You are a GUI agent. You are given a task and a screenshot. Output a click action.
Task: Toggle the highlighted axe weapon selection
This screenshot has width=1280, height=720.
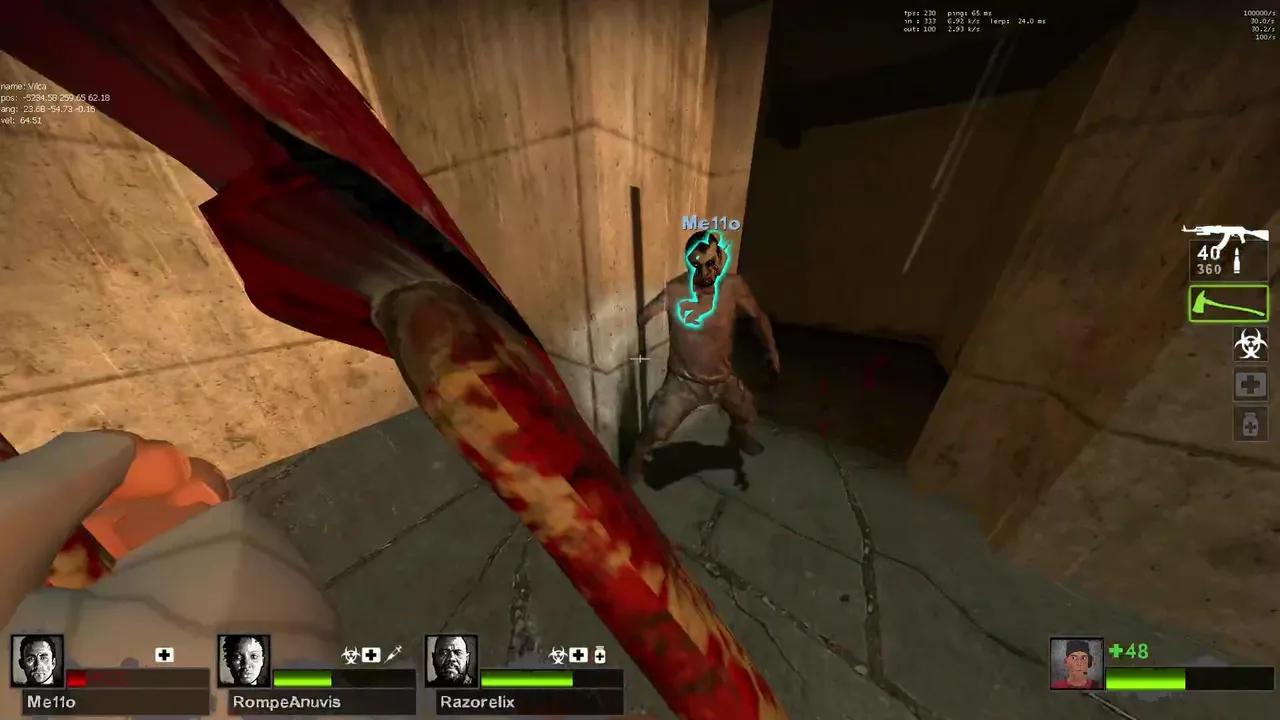1228,303
